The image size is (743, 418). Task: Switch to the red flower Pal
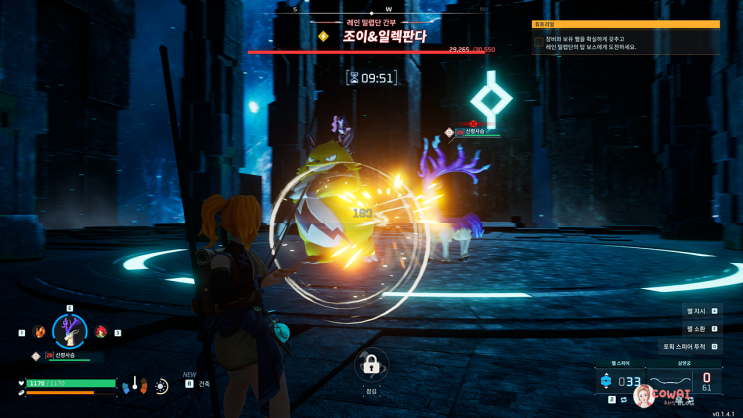pos(101,331)
